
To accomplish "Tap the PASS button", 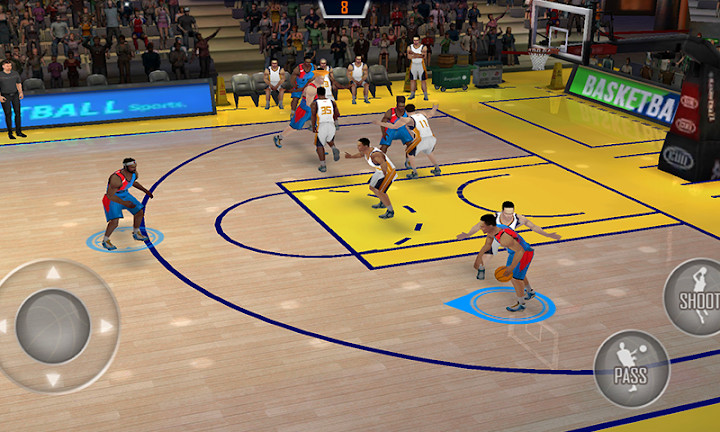I will pos(631,368).
